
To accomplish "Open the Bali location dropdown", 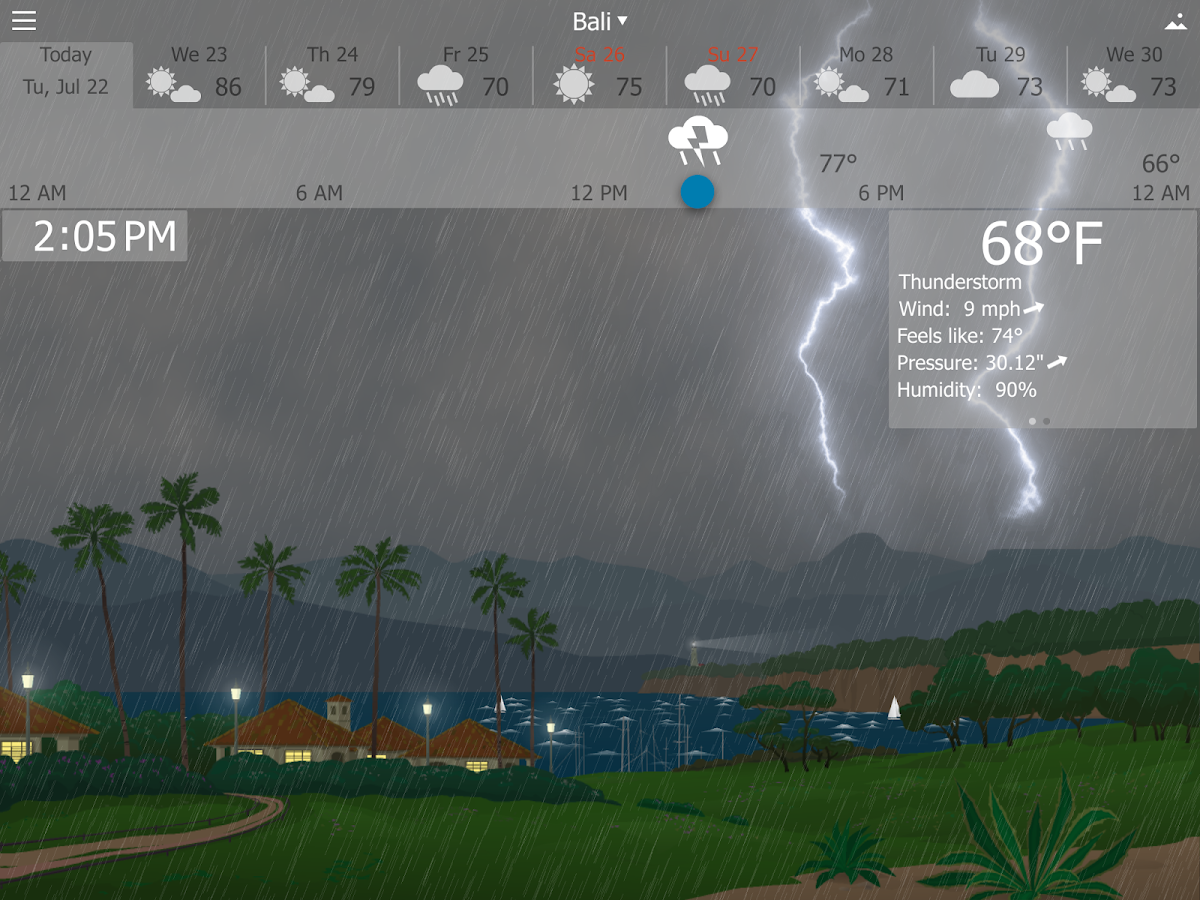I will tap(600, 21).
